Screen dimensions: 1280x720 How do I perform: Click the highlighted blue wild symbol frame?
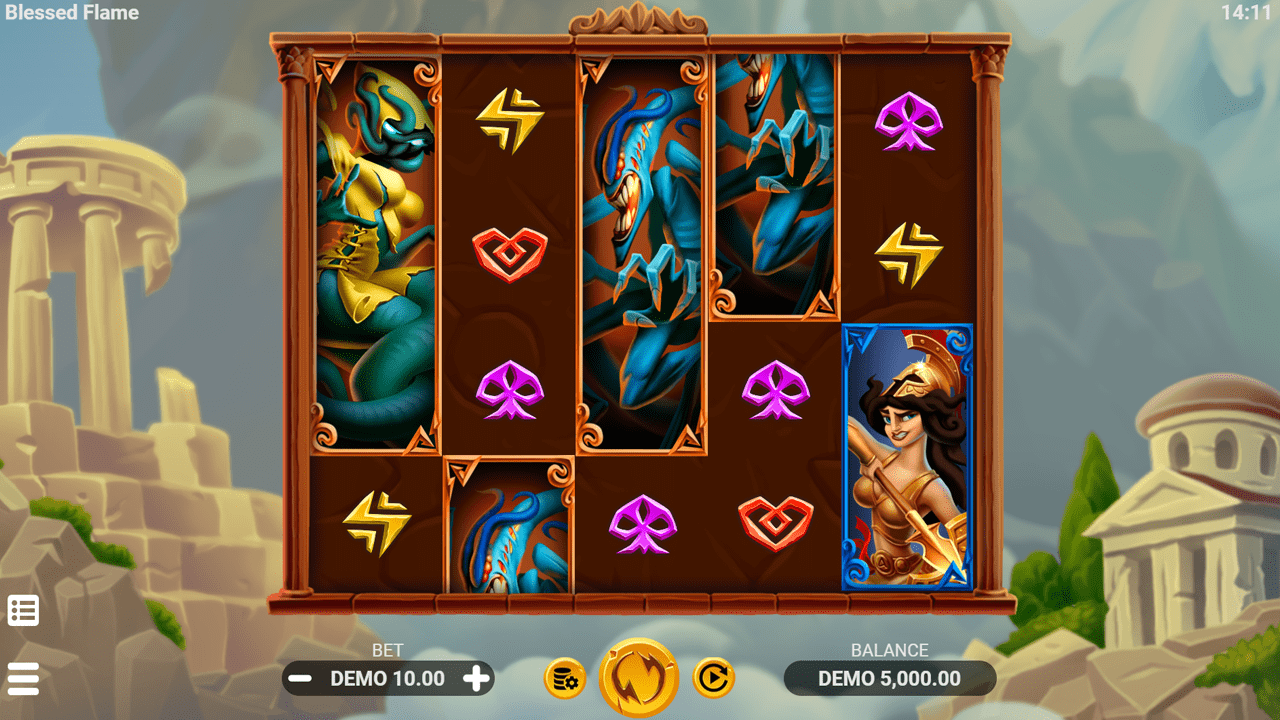908,450
